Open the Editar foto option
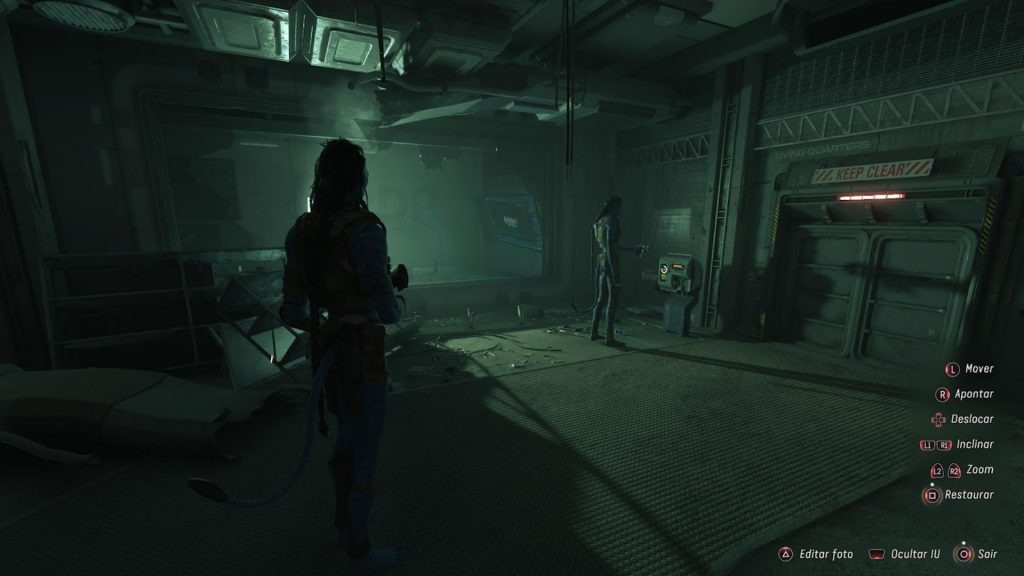This screenshot has width=1024, height=576. (818, 552)
